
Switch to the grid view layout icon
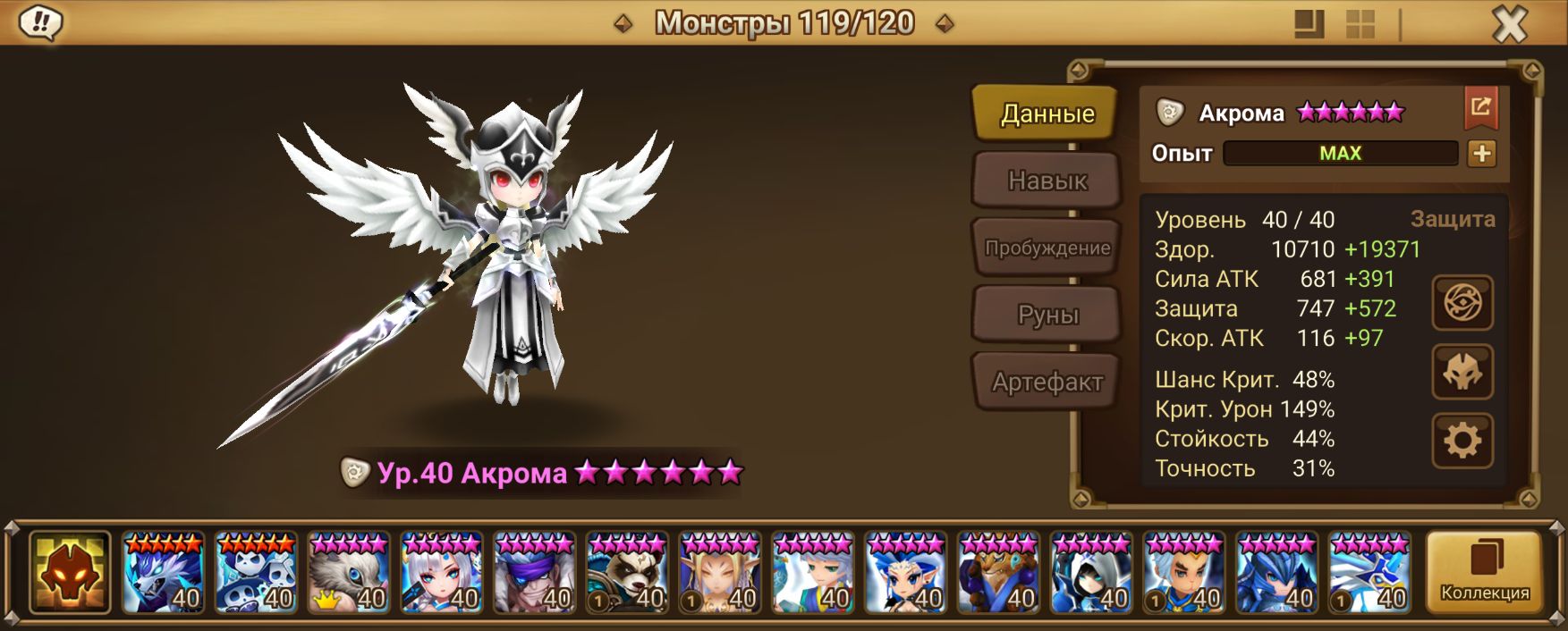tap(1360, 24)
